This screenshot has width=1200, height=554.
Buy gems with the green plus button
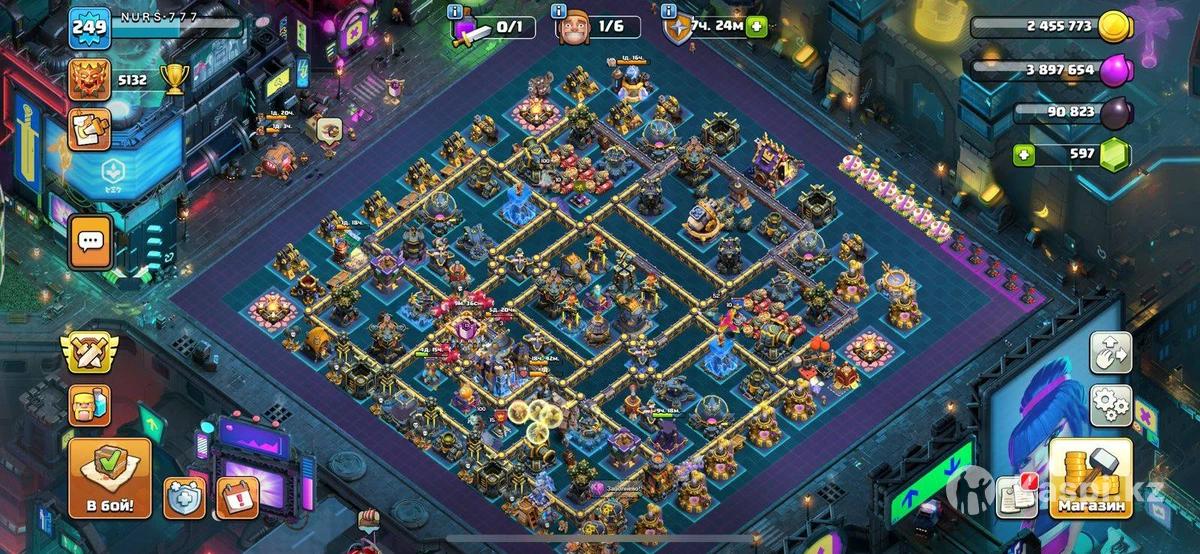pos(1022,154)
